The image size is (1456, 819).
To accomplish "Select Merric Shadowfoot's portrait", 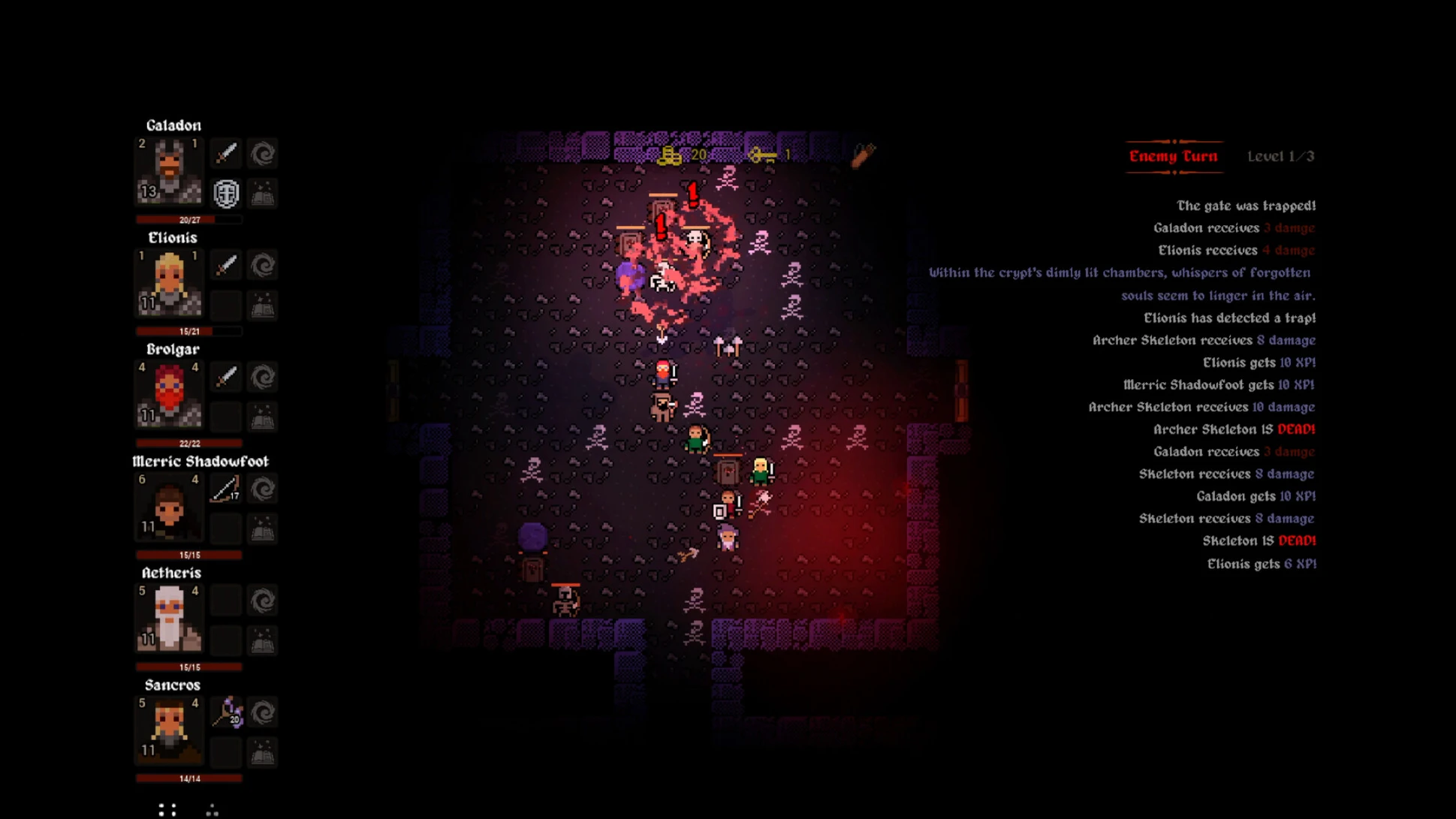I will [169, 507].
